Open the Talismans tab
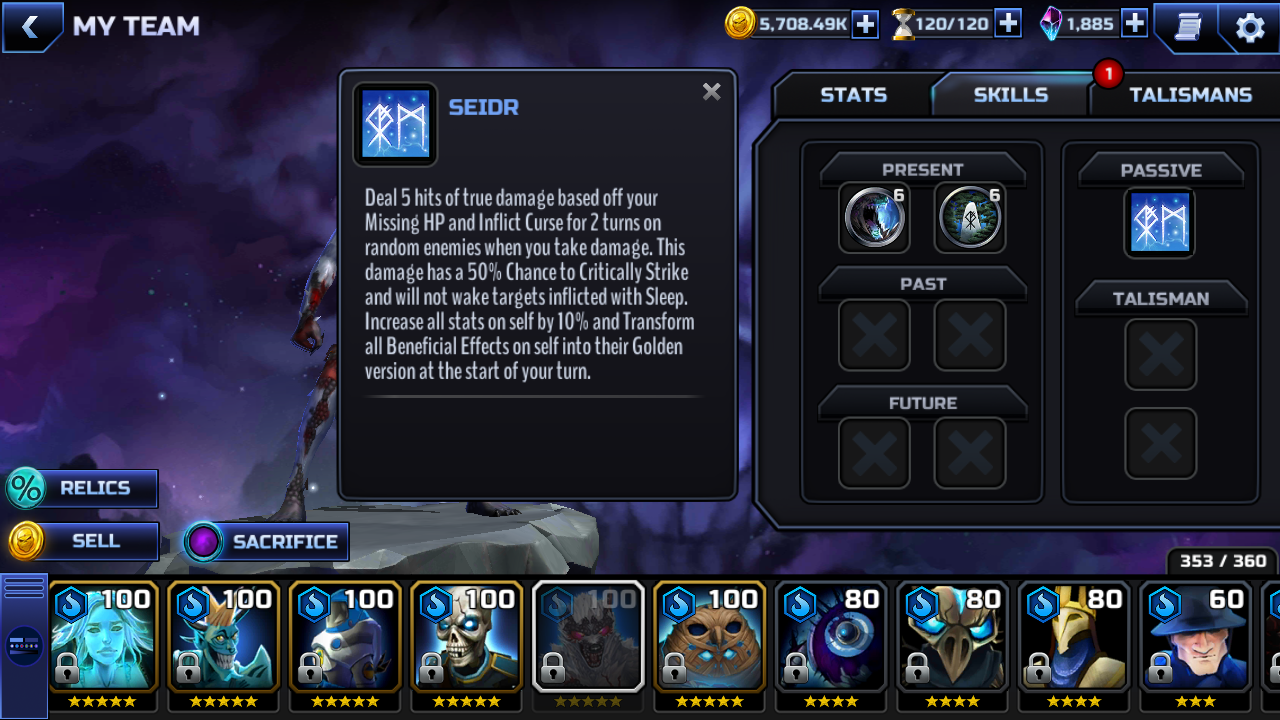The height and width of the screenshot is (720, 1280). point(1189,95)
